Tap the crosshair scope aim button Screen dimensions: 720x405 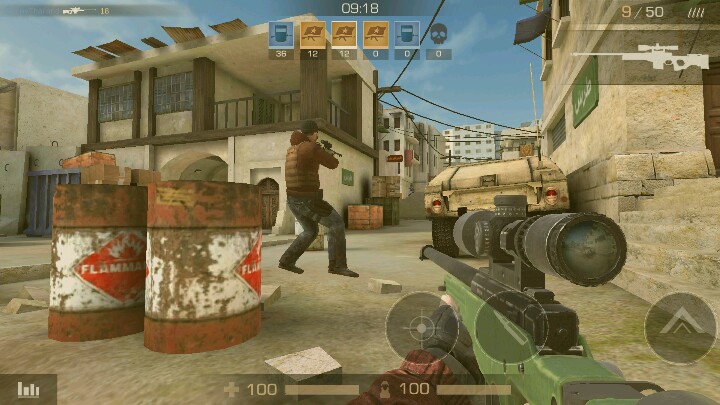[x=421, y=326]
